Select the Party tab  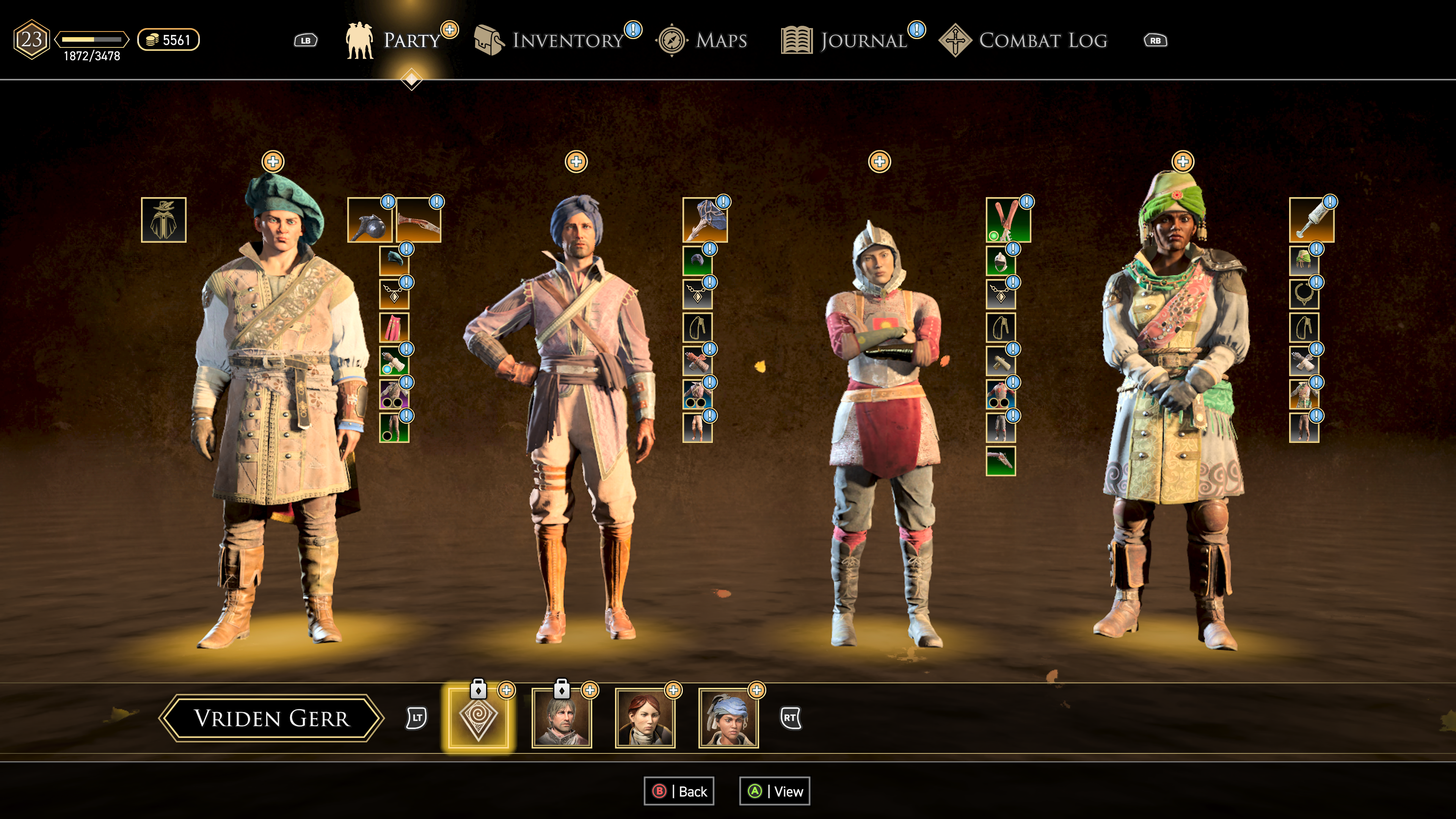tap(411, 40)
